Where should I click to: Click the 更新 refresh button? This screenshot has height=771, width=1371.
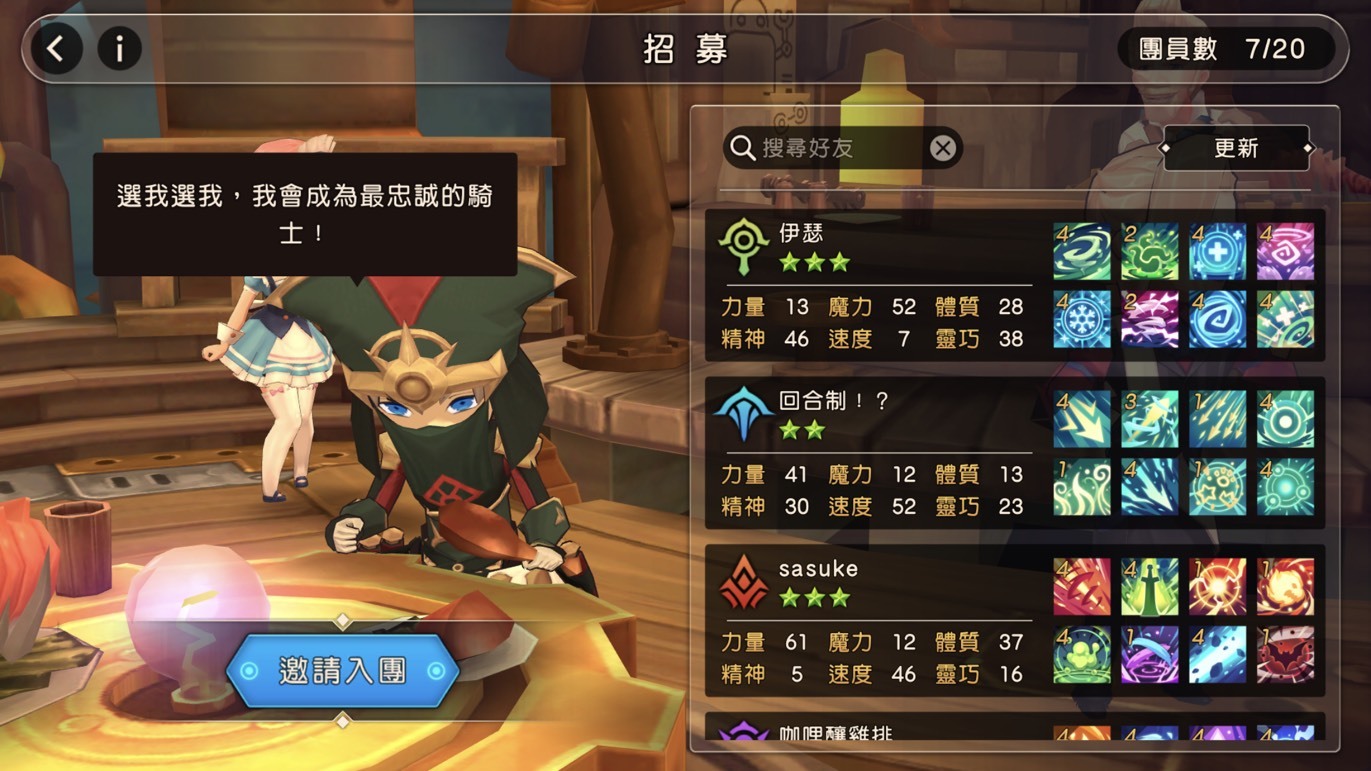pos(1236,147)
